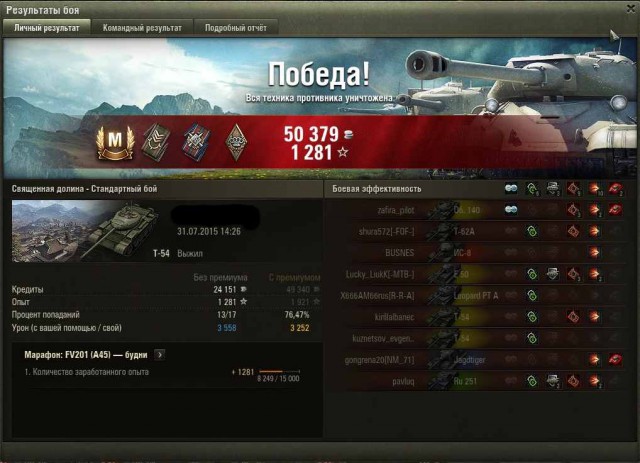Expand the Марафон FV201 (A45) mission arrow

[161, 354]
